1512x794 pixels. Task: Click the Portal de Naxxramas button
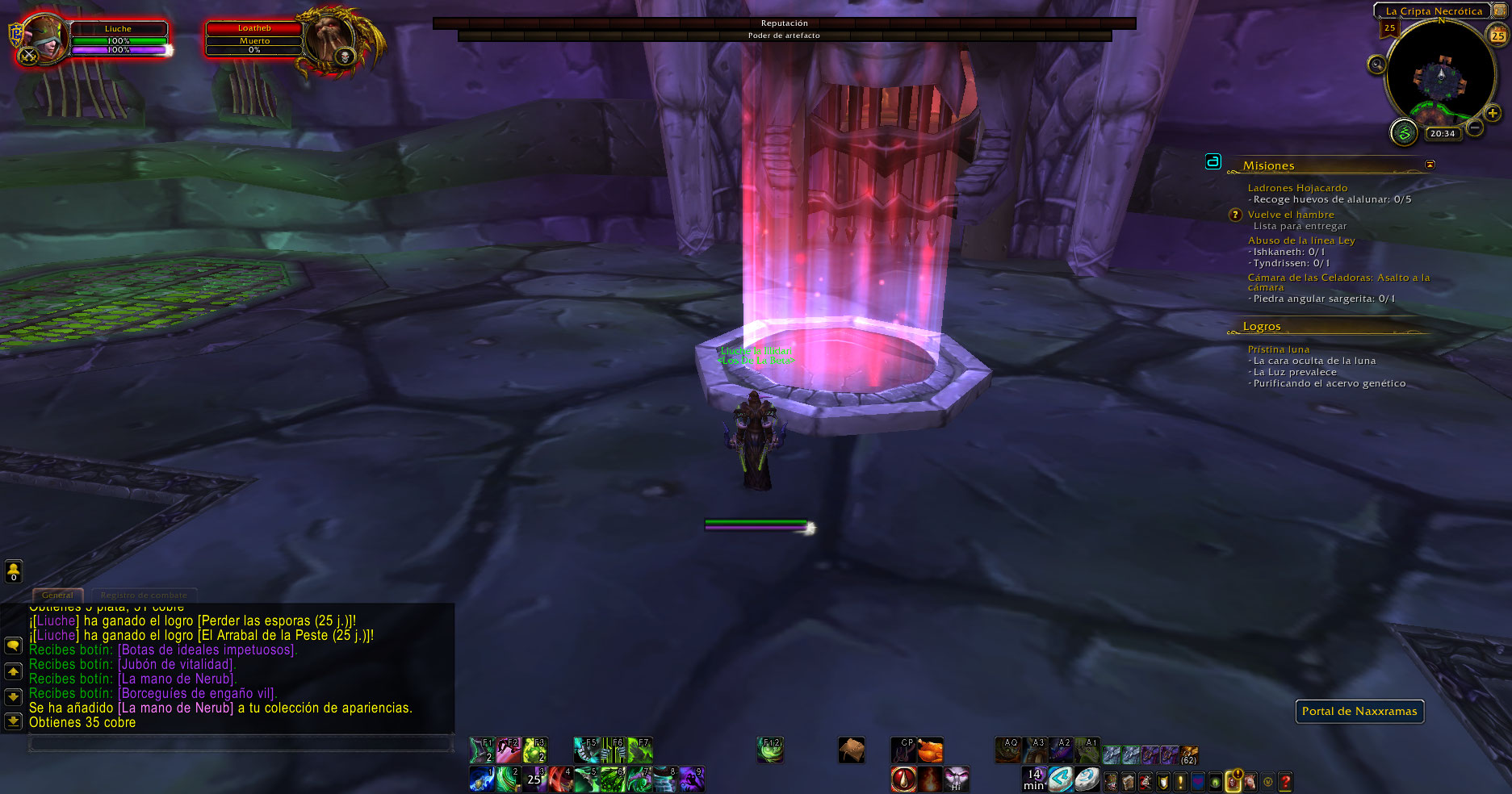click(x=1359, y=711)
